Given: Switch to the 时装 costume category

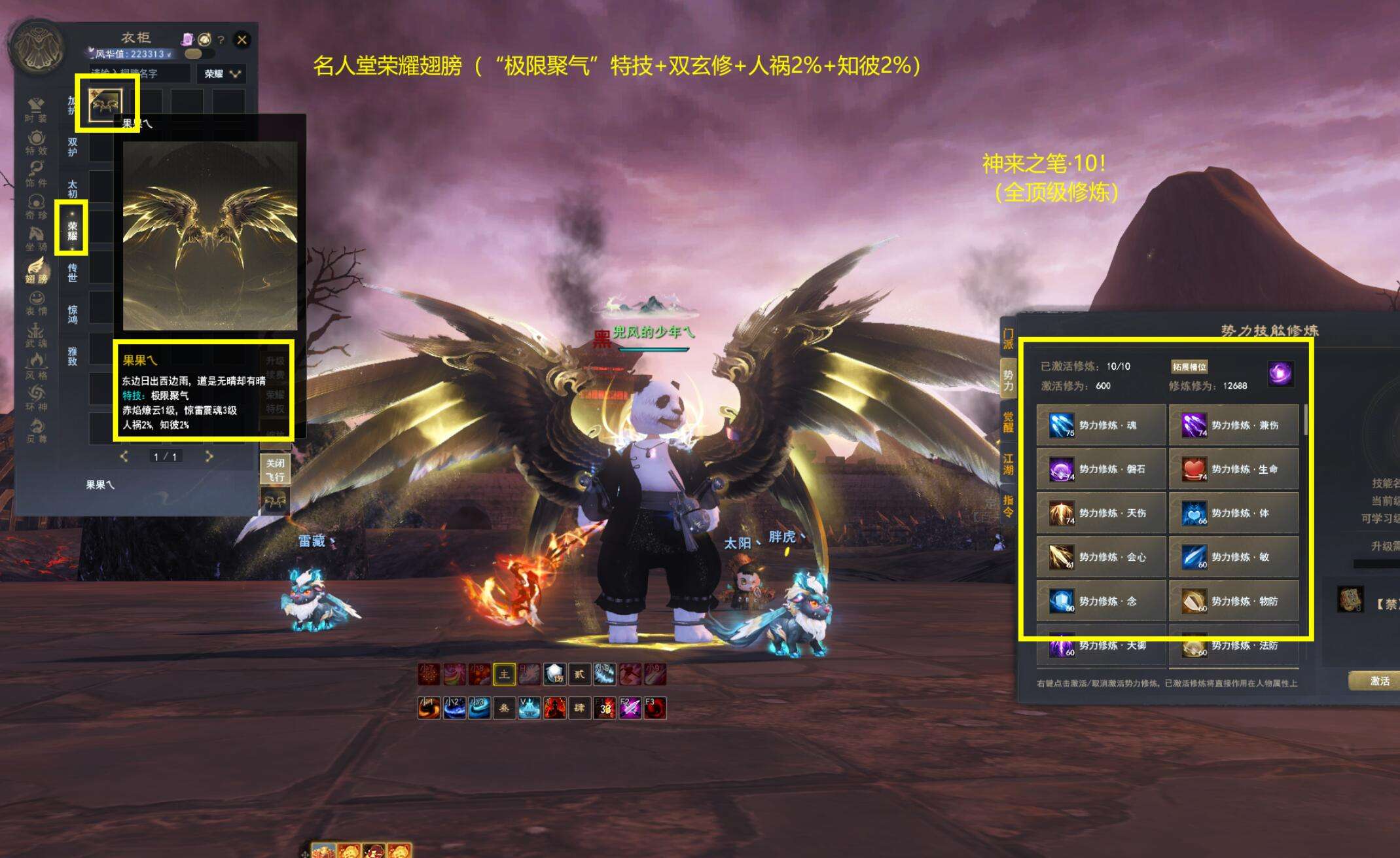Looking at the screenshot, I should (x=36, y=109).
